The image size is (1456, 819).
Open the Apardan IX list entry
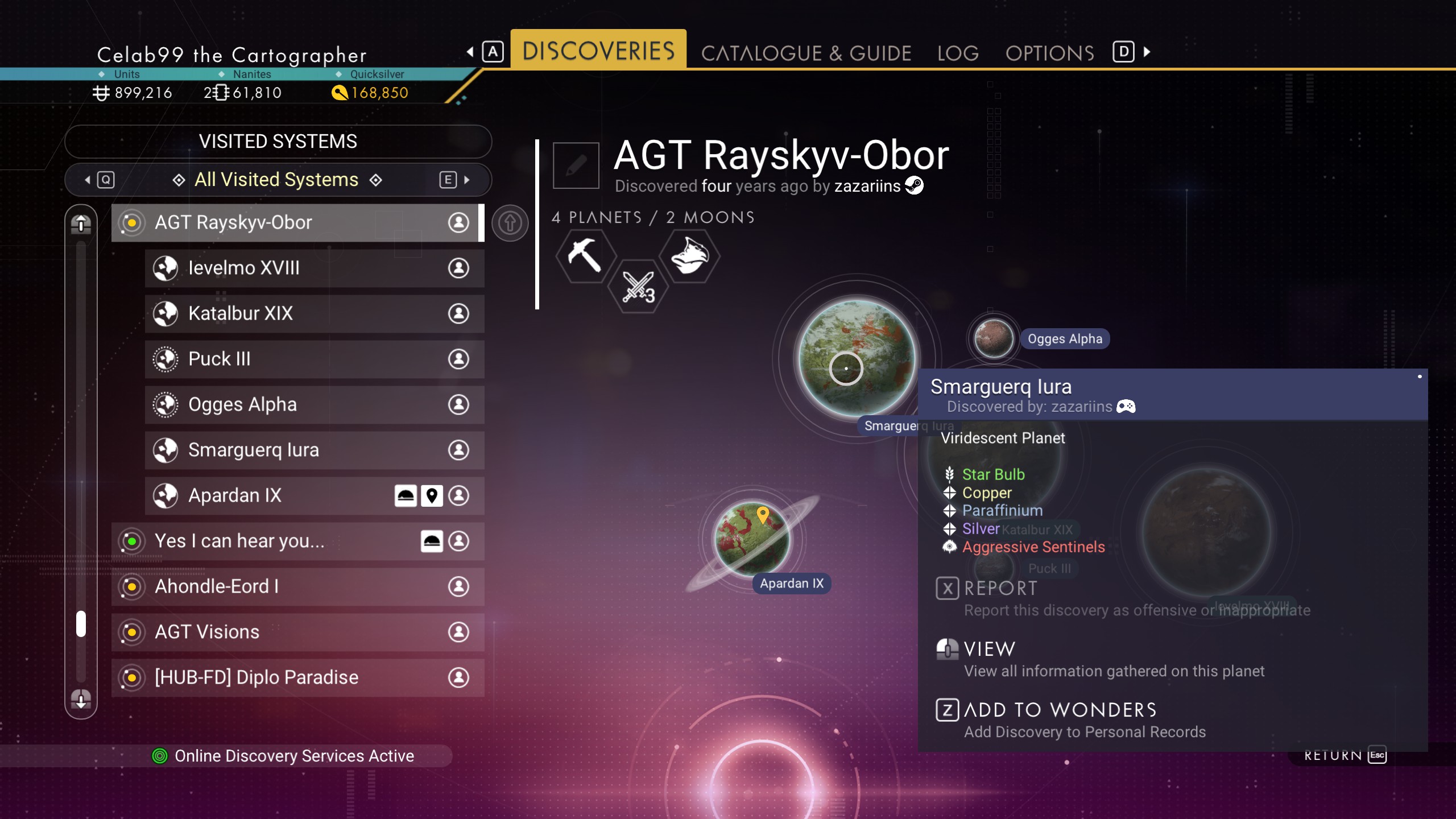(273, 495)
